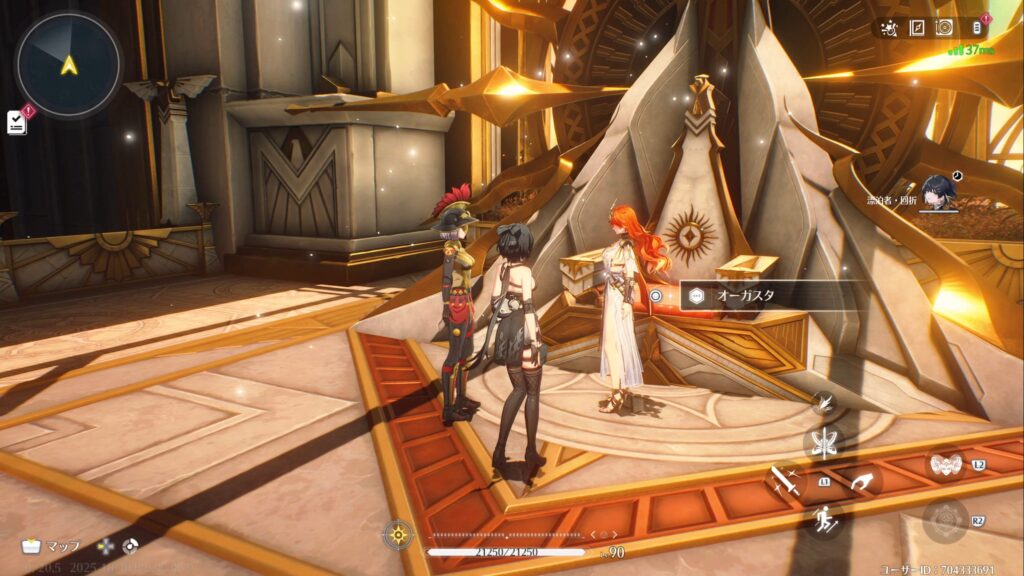Switch to the dark-haired party member portrait

click(x=937, y=193)
